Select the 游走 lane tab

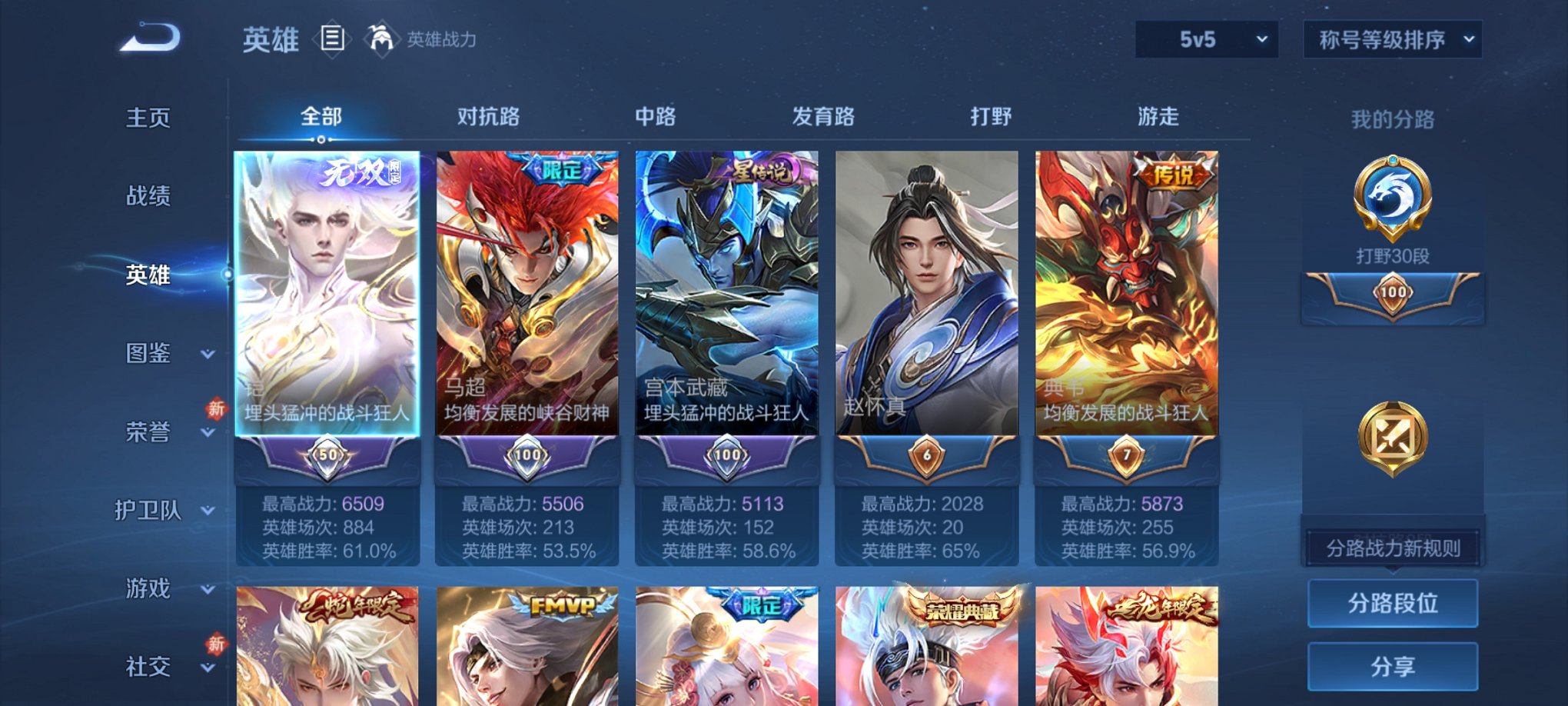coord(1160,117)
